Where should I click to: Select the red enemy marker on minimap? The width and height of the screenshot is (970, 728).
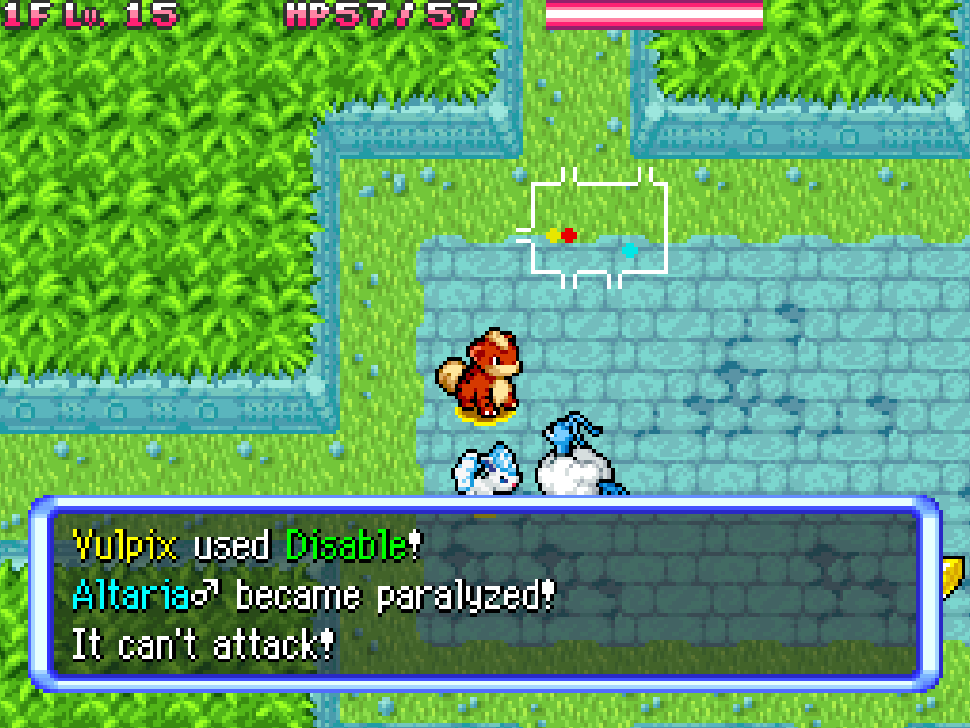(569, 235)
